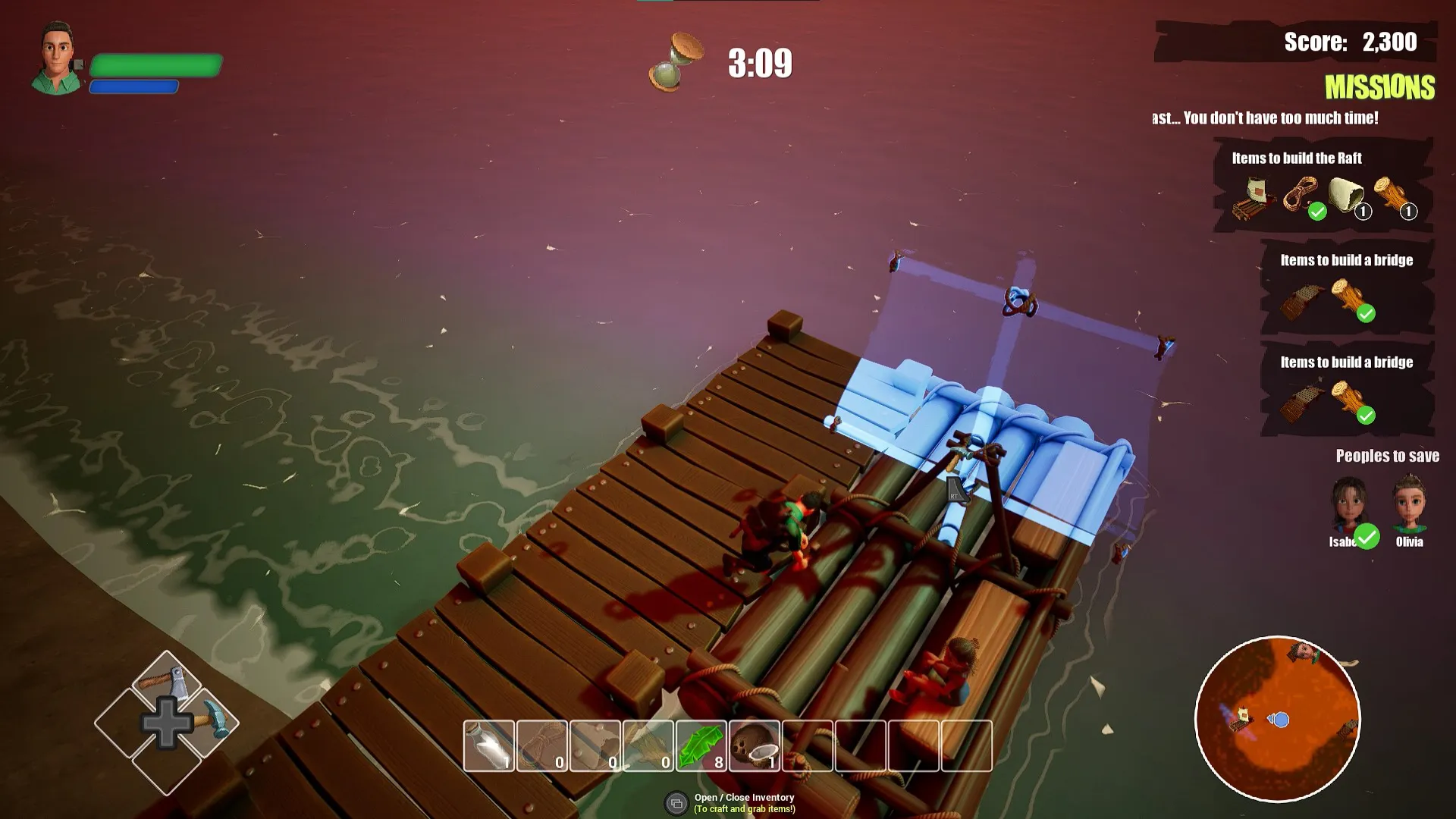
Task: Click the coconut item in the hotbar
Action: [x=754, y=745]
